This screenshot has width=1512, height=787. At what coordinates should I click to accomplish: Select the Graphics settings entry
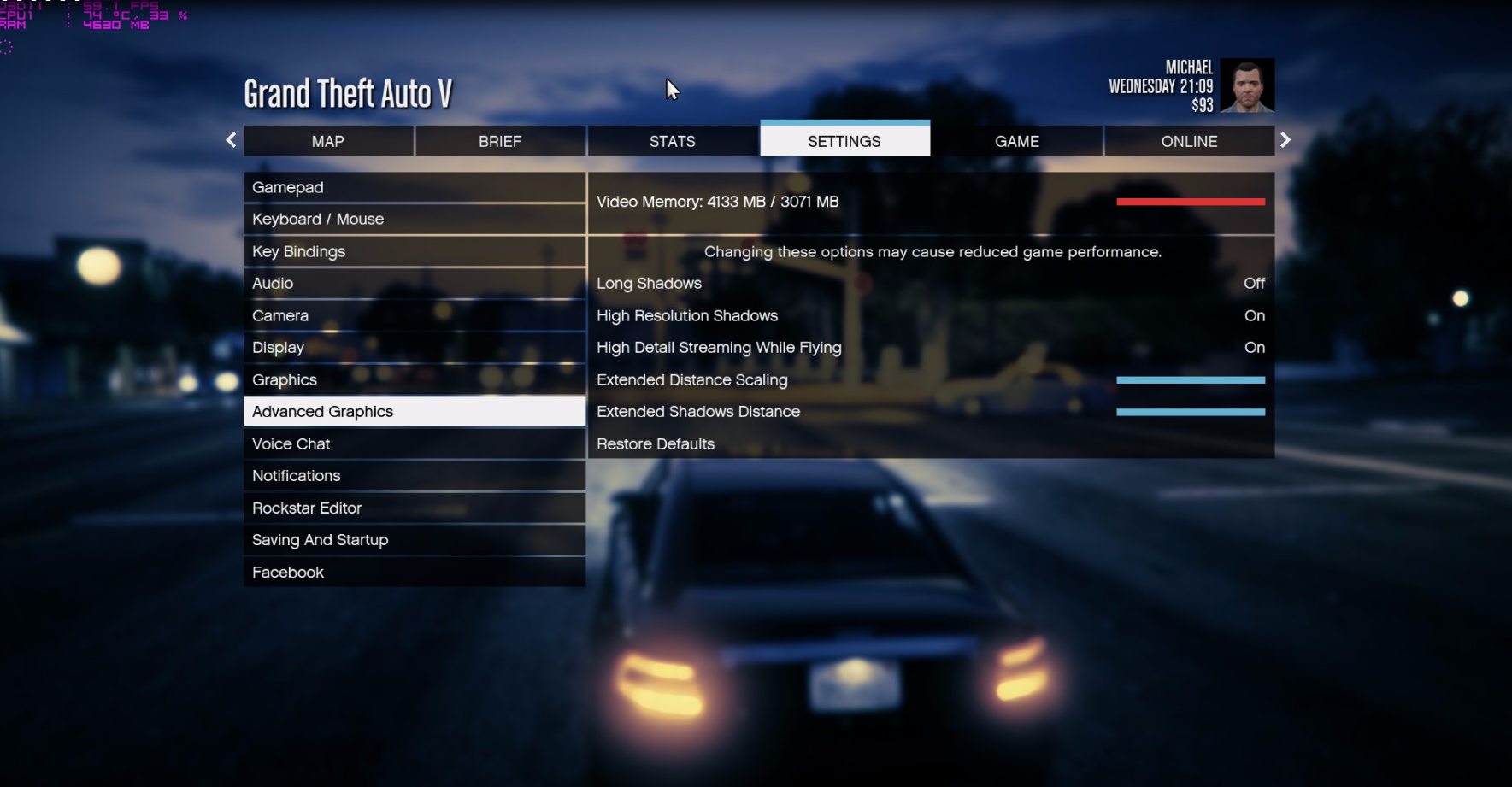(x=414, y=380)
